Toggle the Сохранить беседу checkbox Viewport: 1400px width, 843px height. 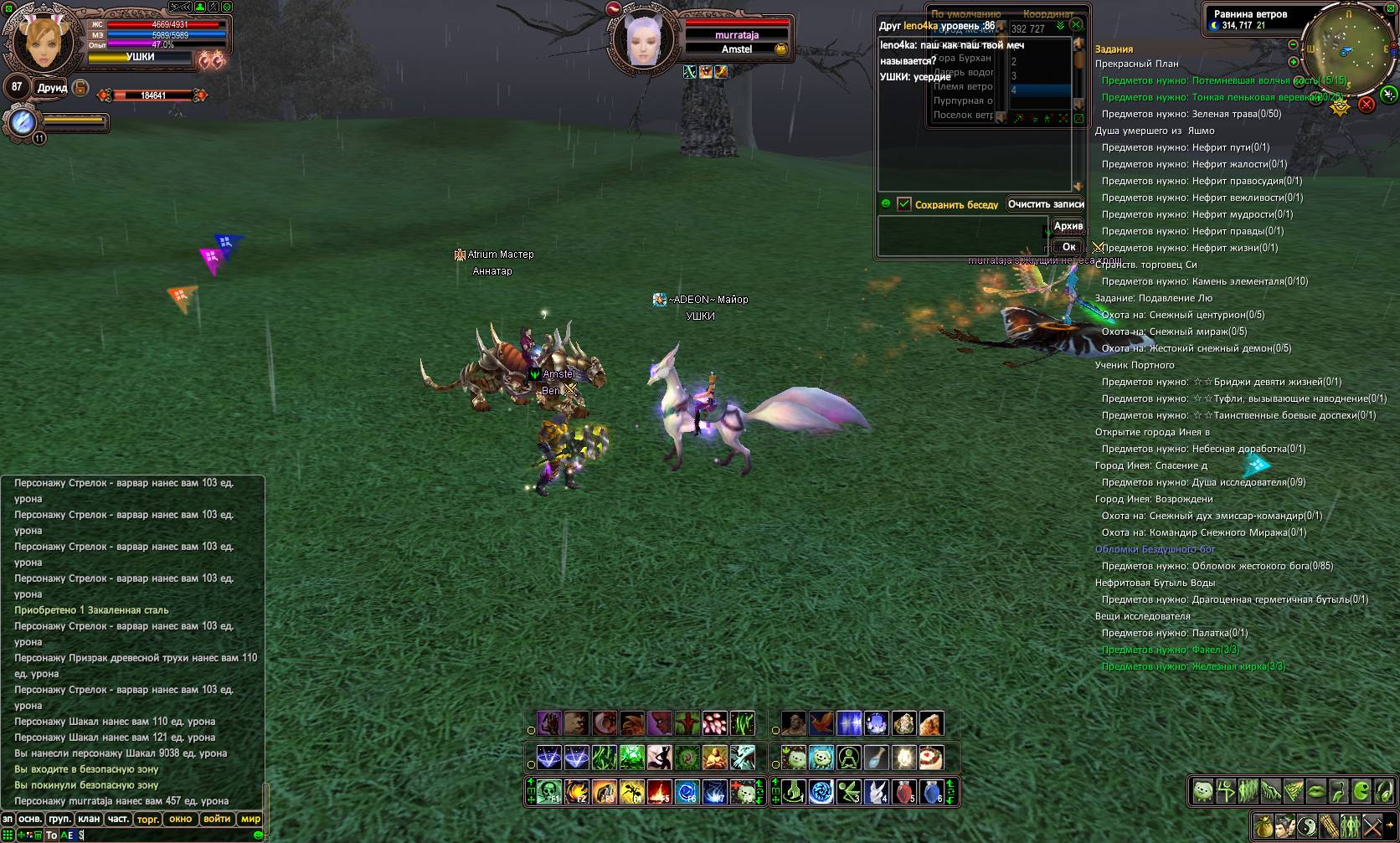903,204
